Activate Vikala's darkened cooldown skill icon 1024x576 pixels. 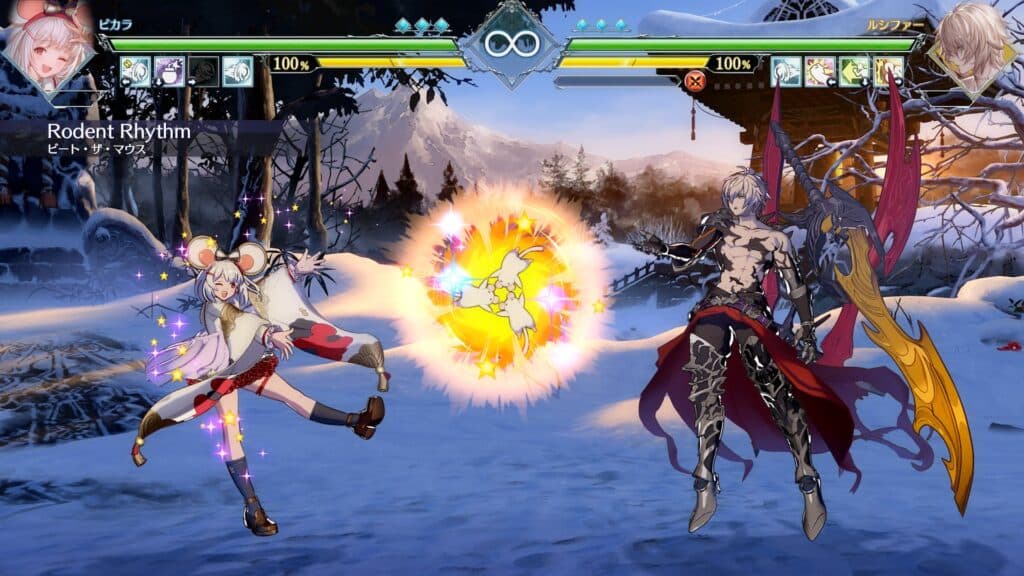203,71
